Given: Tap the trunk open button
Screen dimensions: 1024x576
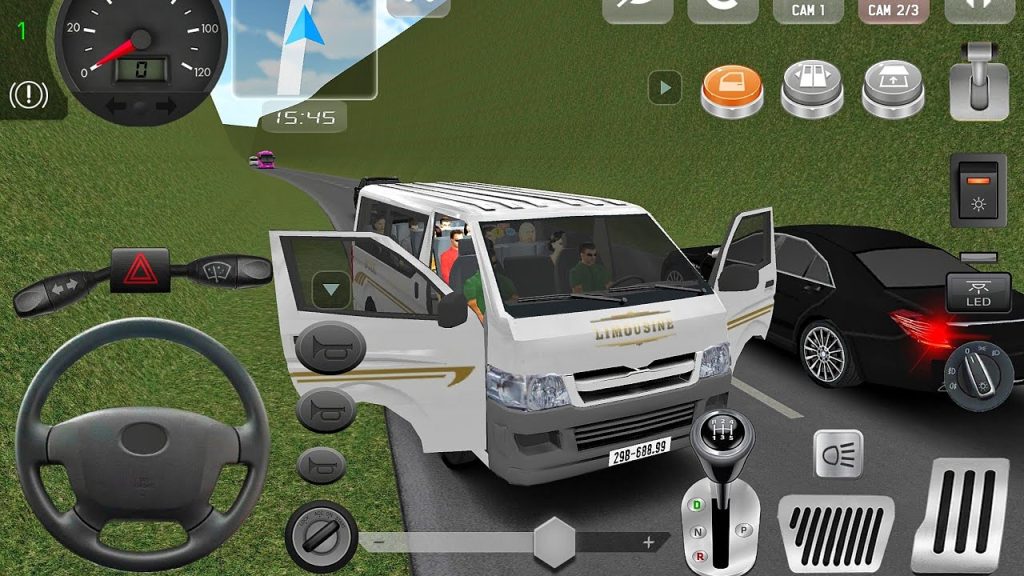Looking at the screenshot, I should 894,88.
